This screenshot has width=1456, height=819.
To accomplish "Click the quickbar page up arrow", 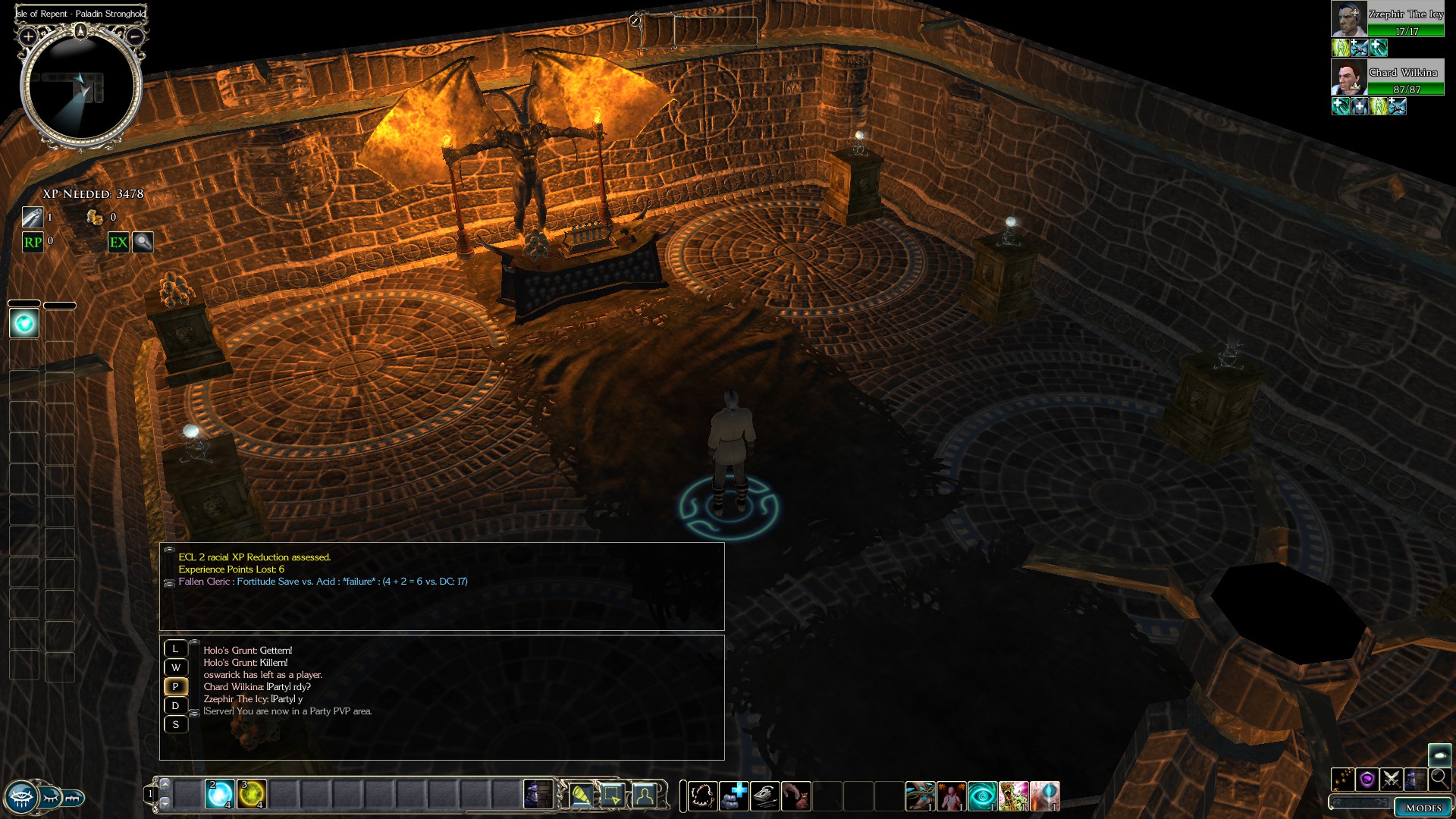I will click(x=165, y=786).
